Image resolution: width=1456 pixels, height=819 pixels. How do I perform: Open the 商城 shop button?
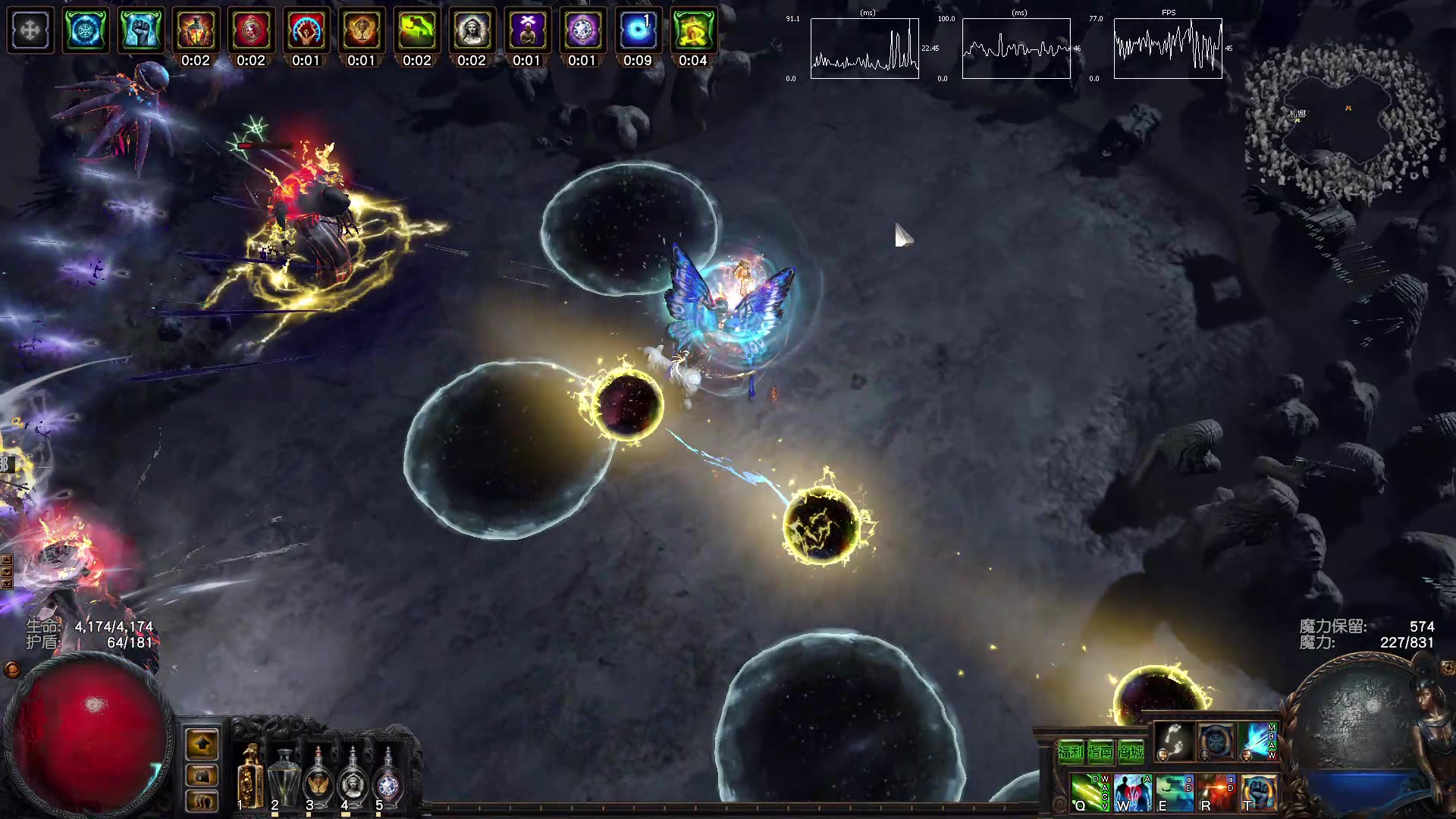1131,752
